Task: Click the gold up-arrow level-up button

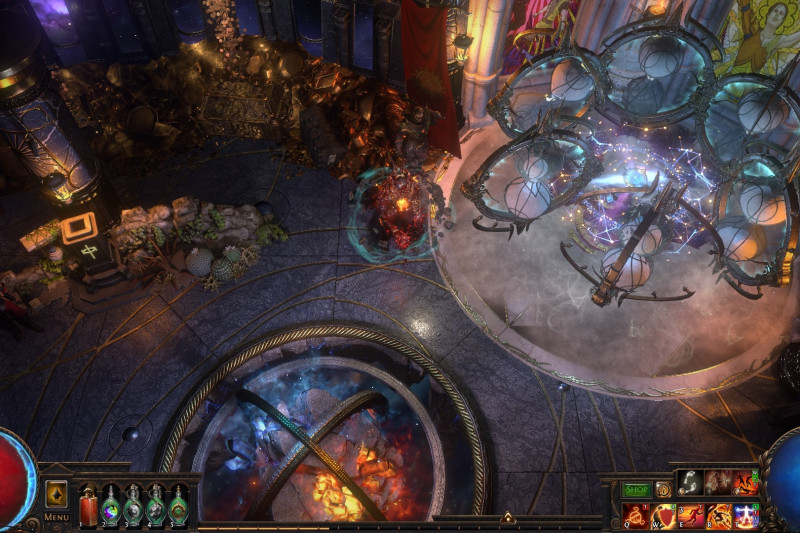Action: [56, 494]
